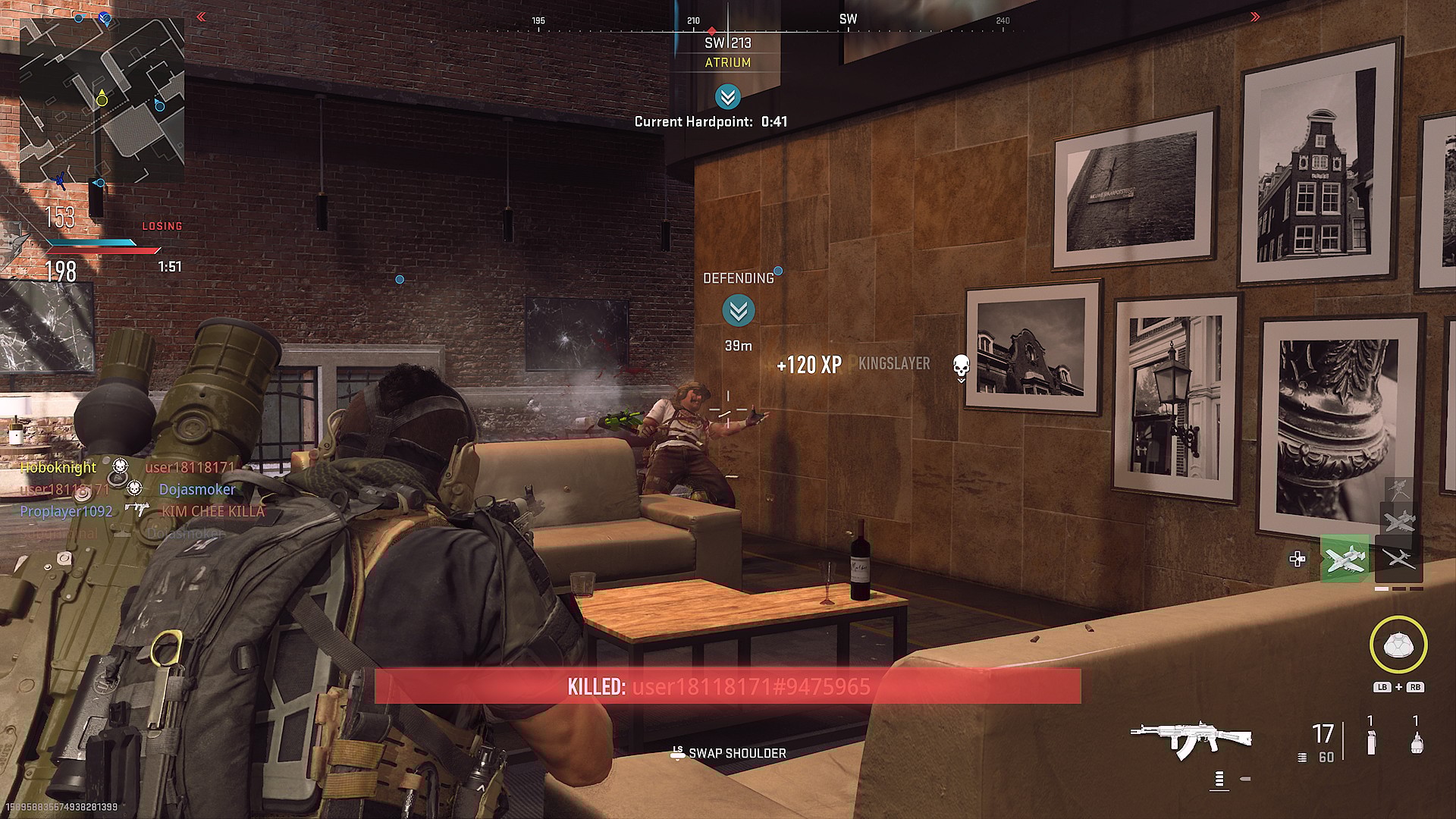The height and width of the screenshot is (819, 1456).
Task: Activate the green highlighted A-10 killstreak
Action: pos(1345,560)
